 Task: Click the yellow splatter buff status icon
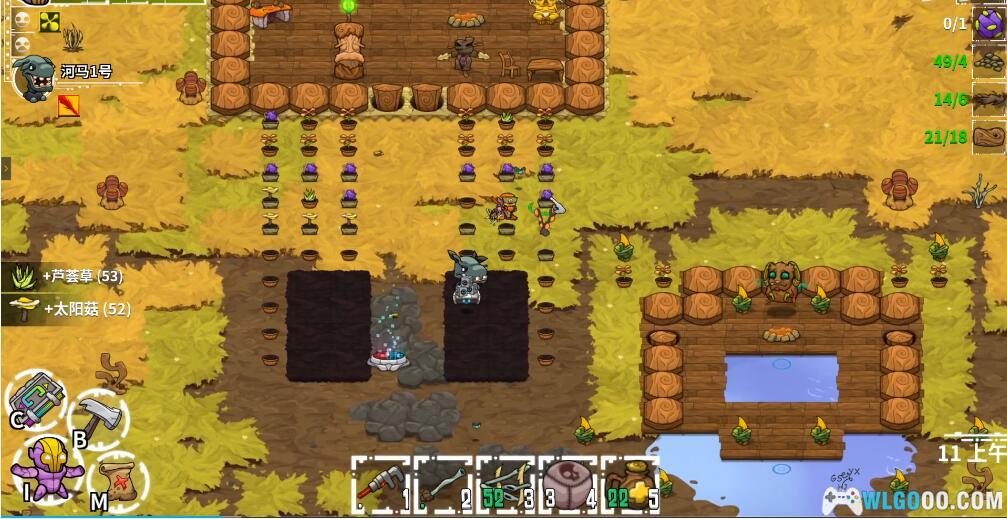click(50, 22)
